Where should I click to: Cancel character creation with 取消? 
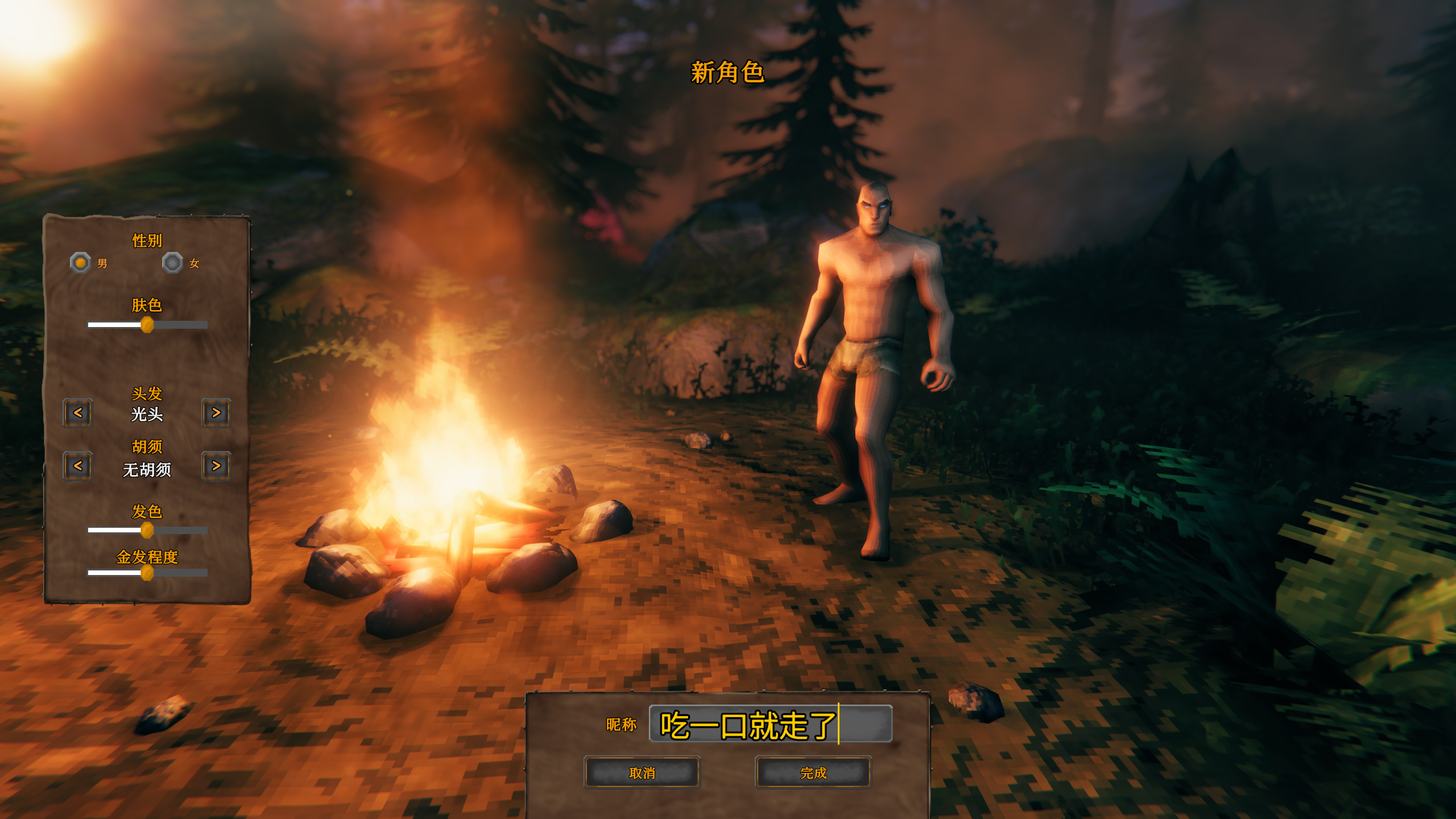[x=642, y=773]
